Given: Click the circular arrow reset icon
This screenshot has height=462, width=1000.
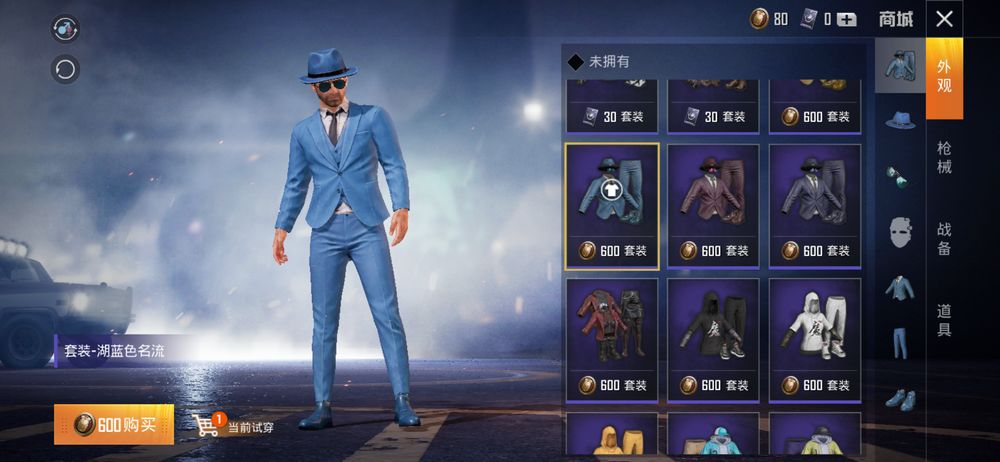Looking at the screenshot, I should [66, 70].
